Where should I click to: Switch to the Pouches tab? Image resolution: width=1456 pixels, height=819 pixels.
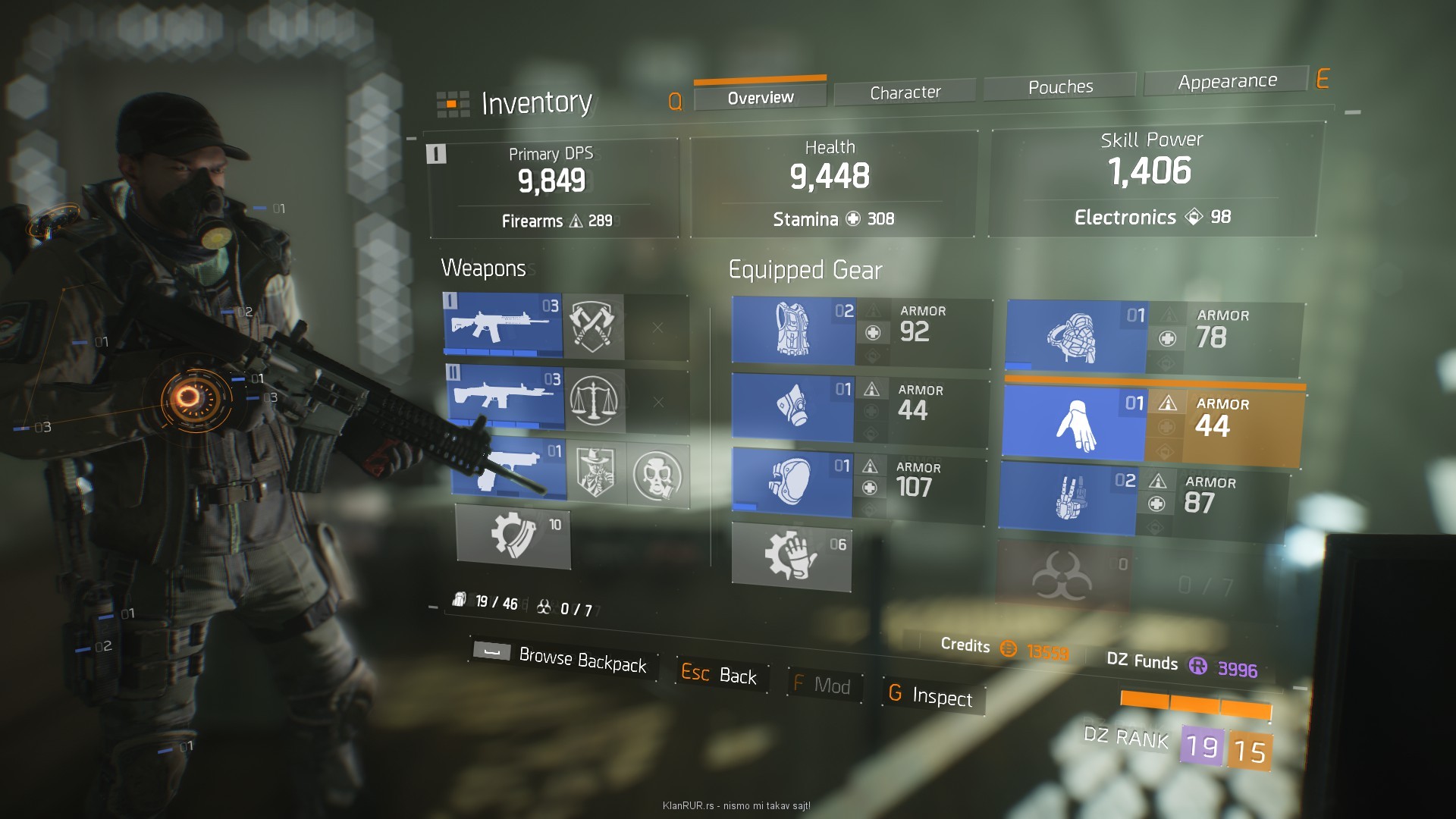[x=1060, y=87]
